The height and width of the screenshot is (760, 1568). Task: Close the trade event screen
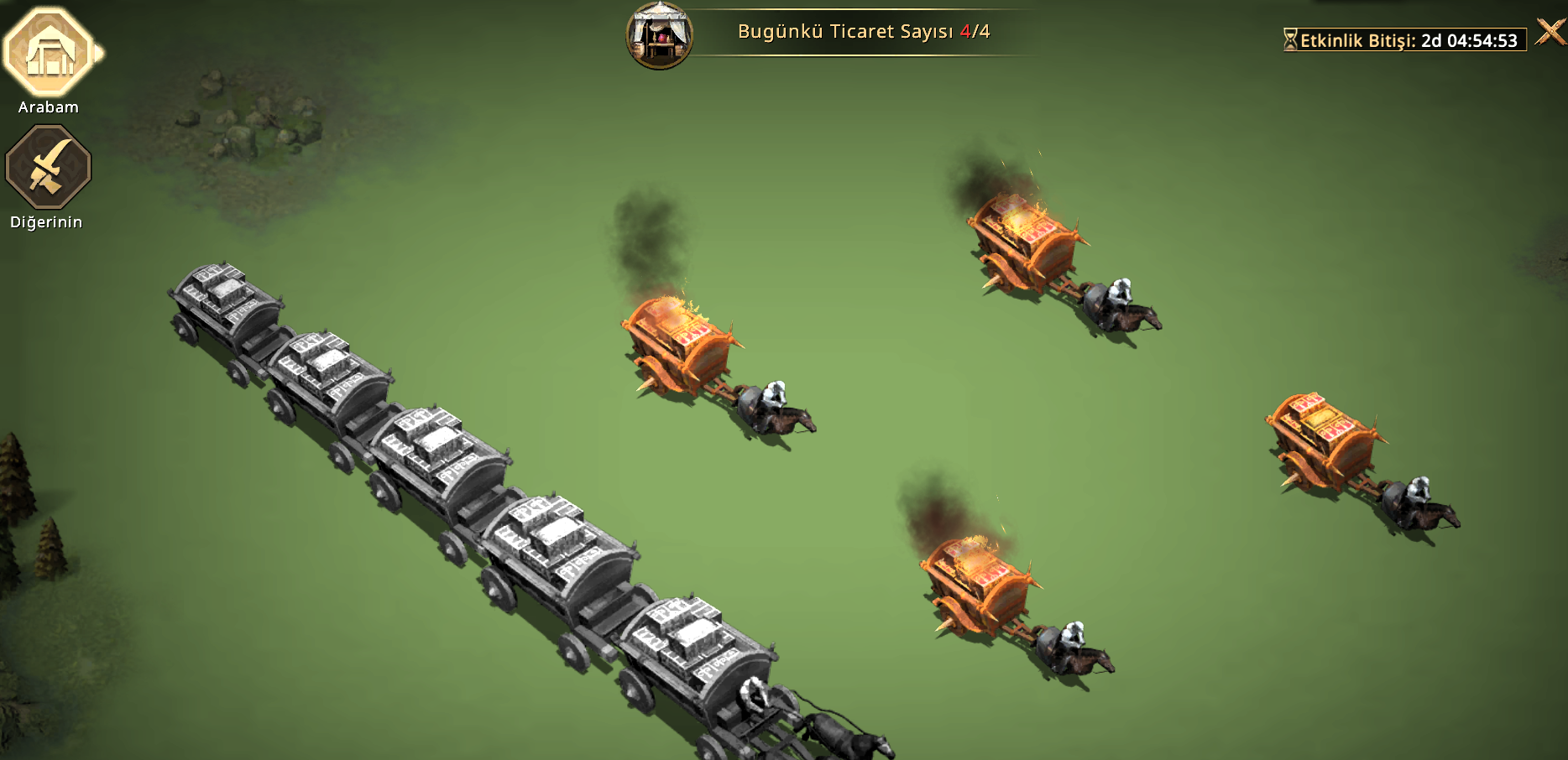(1550, 33)
